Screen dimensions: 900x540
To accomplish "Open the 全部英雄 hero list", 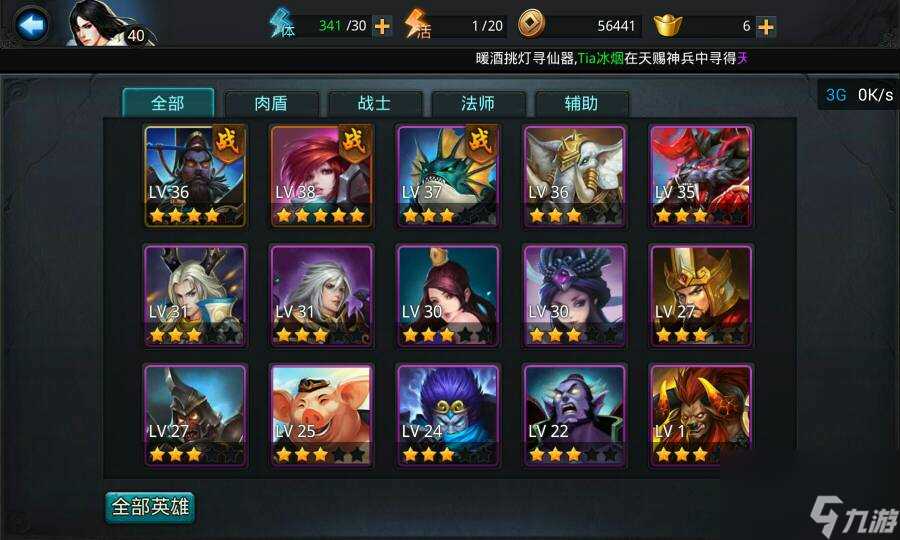I will click(x=150, y=507).
